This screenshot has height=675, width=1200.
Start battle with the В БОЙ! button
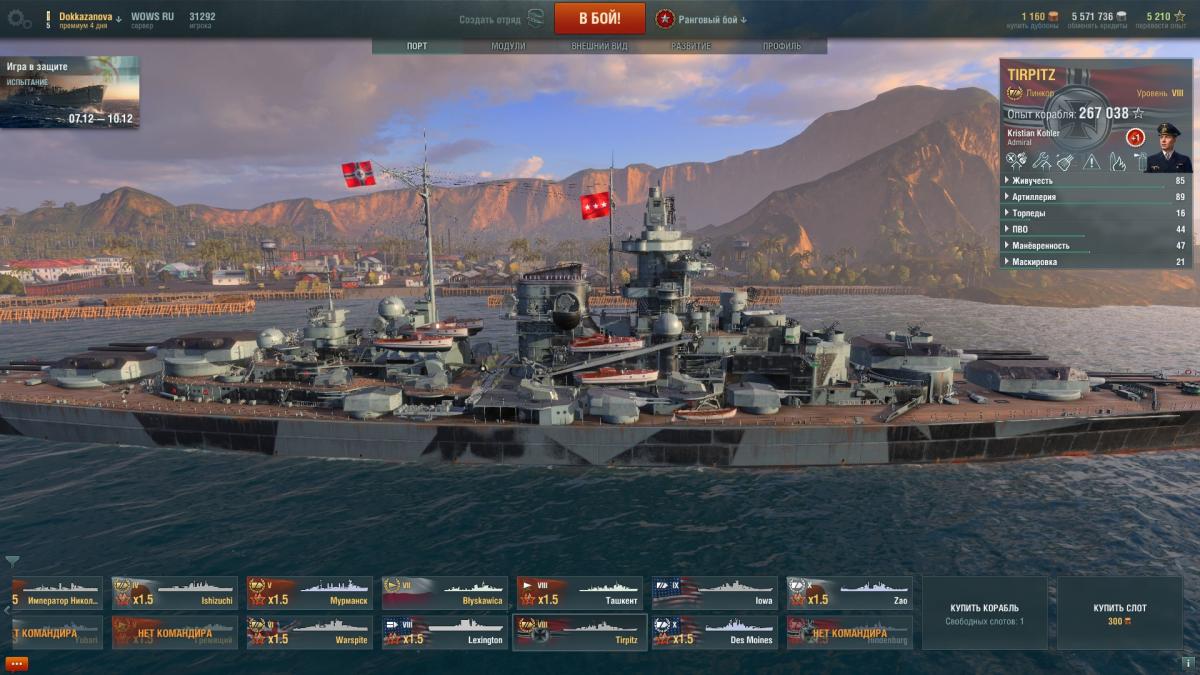point(599,18)
